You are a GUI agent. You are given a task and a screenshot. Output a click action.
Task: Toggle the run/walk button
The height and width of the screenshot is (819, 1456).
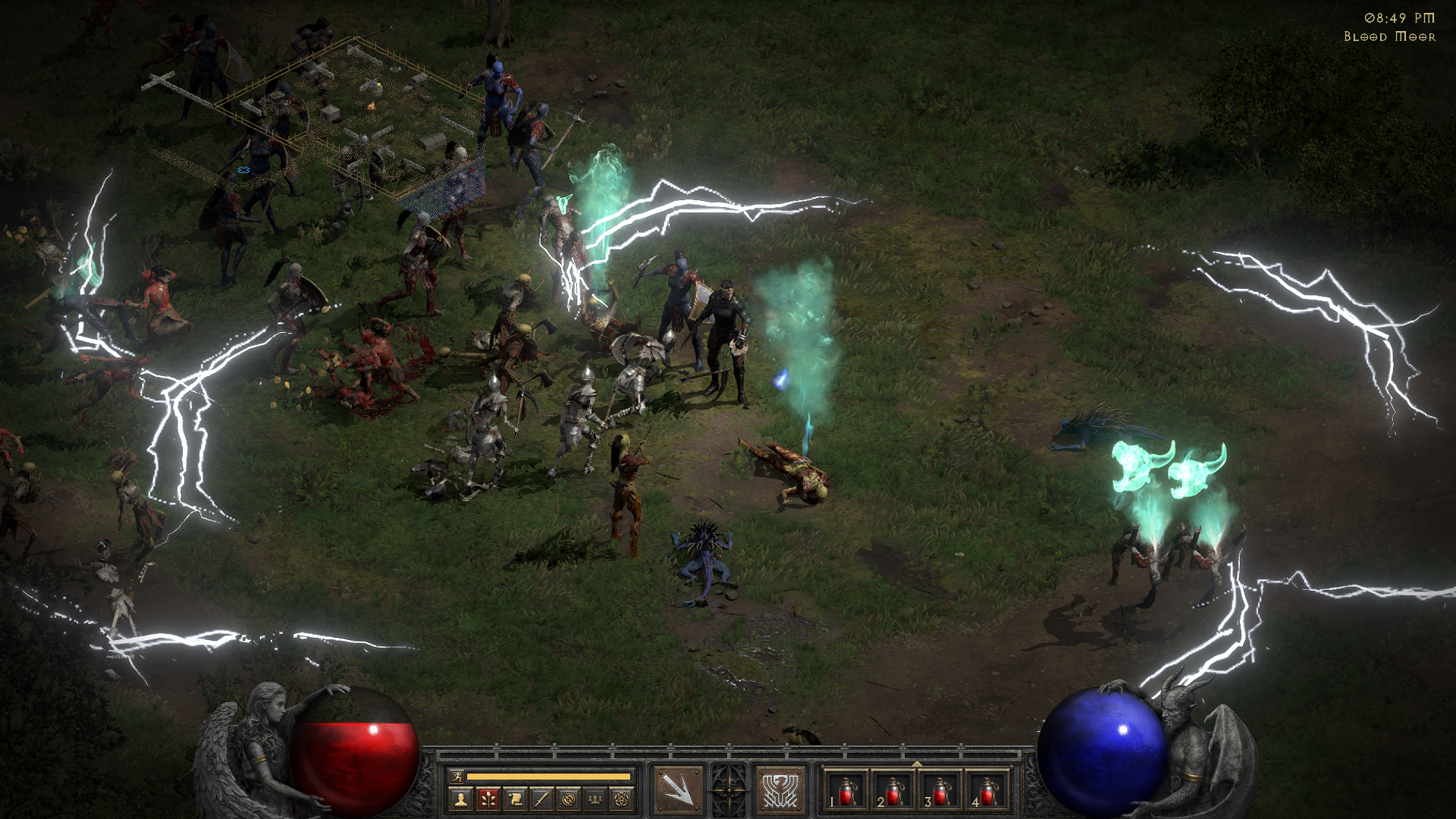[457, 776]
